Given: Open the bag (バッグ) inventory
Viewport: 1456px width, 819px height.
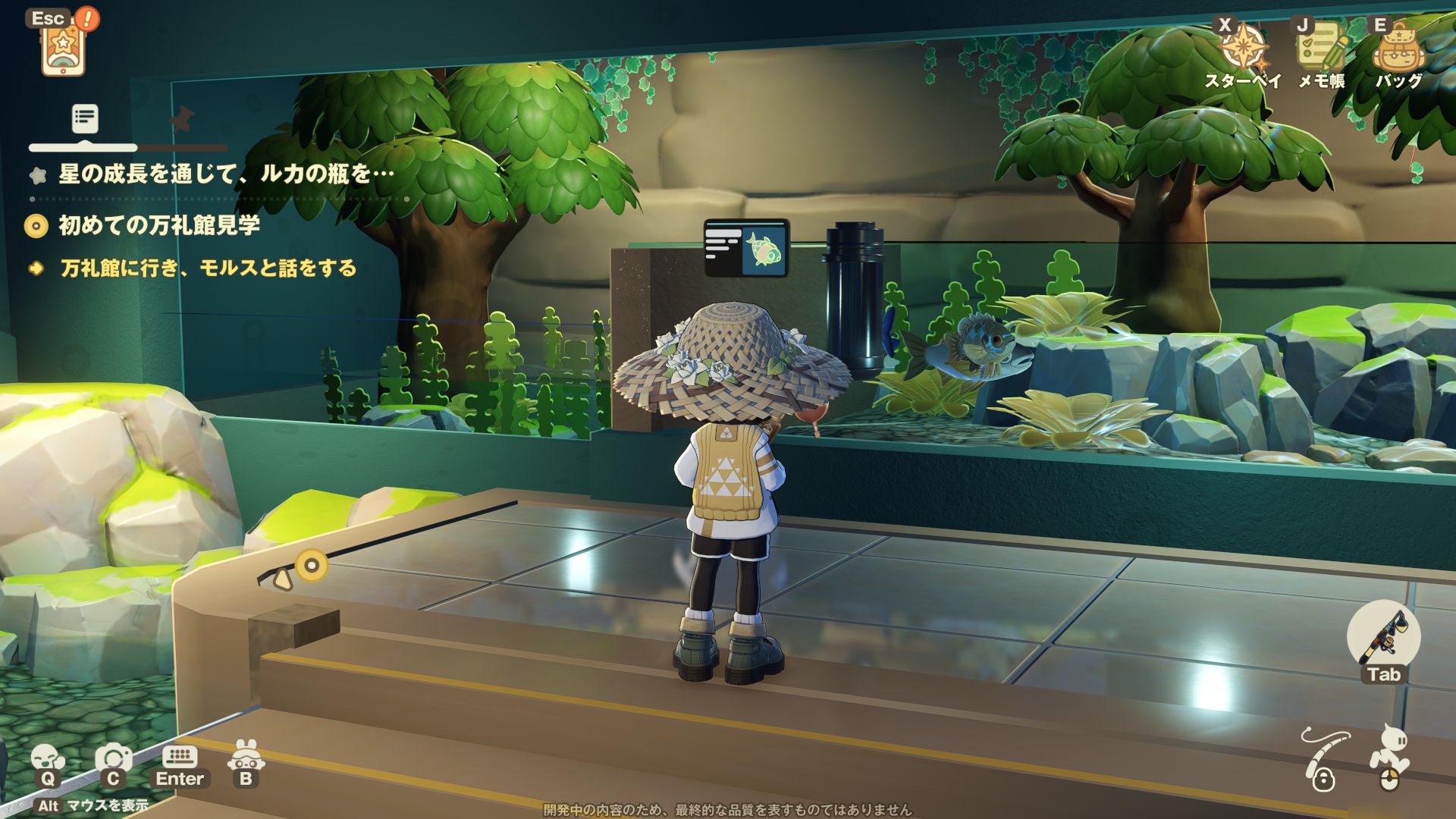Looking at the screenshot, I should click(1398, 49).
